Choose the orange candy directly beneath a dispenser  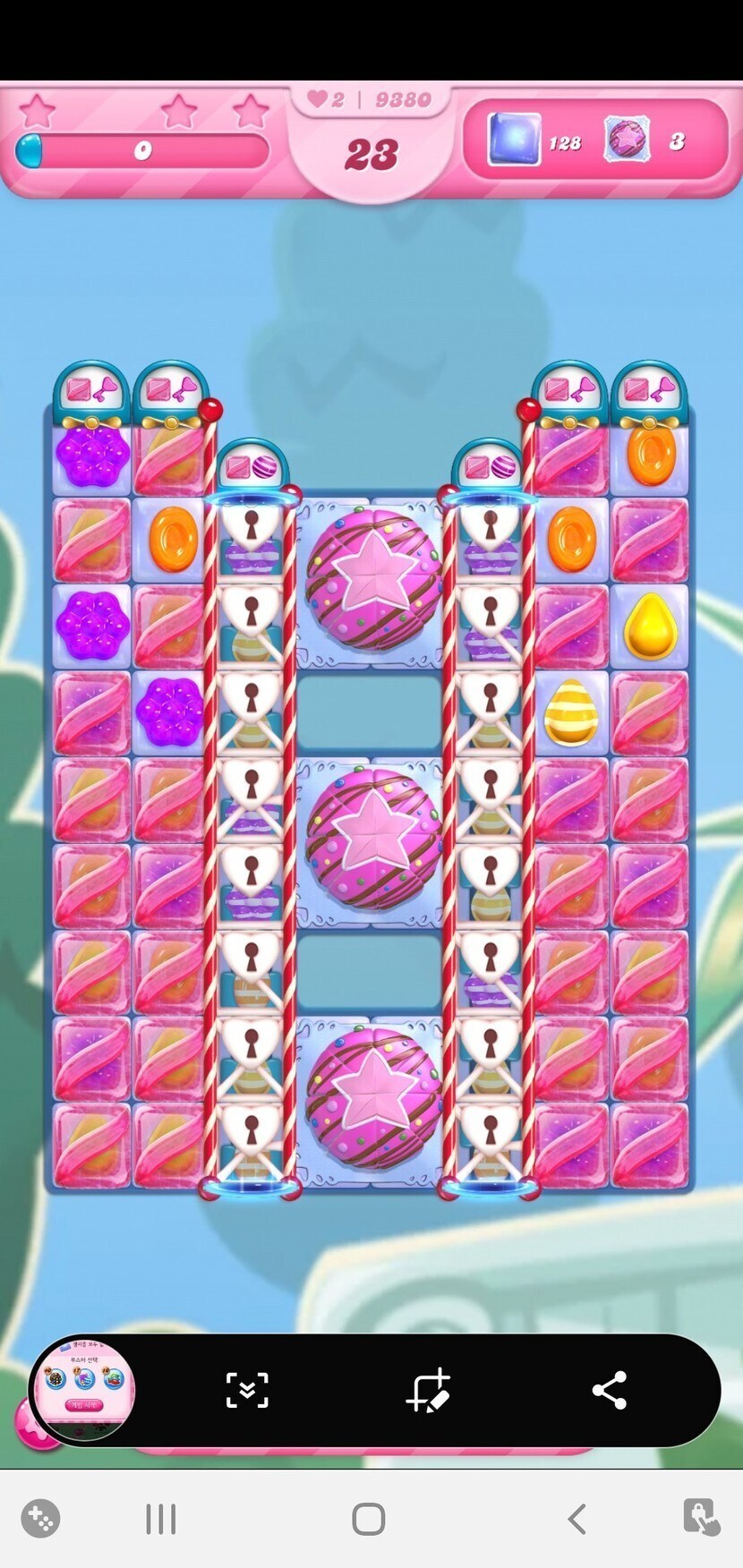click(650, 456)
